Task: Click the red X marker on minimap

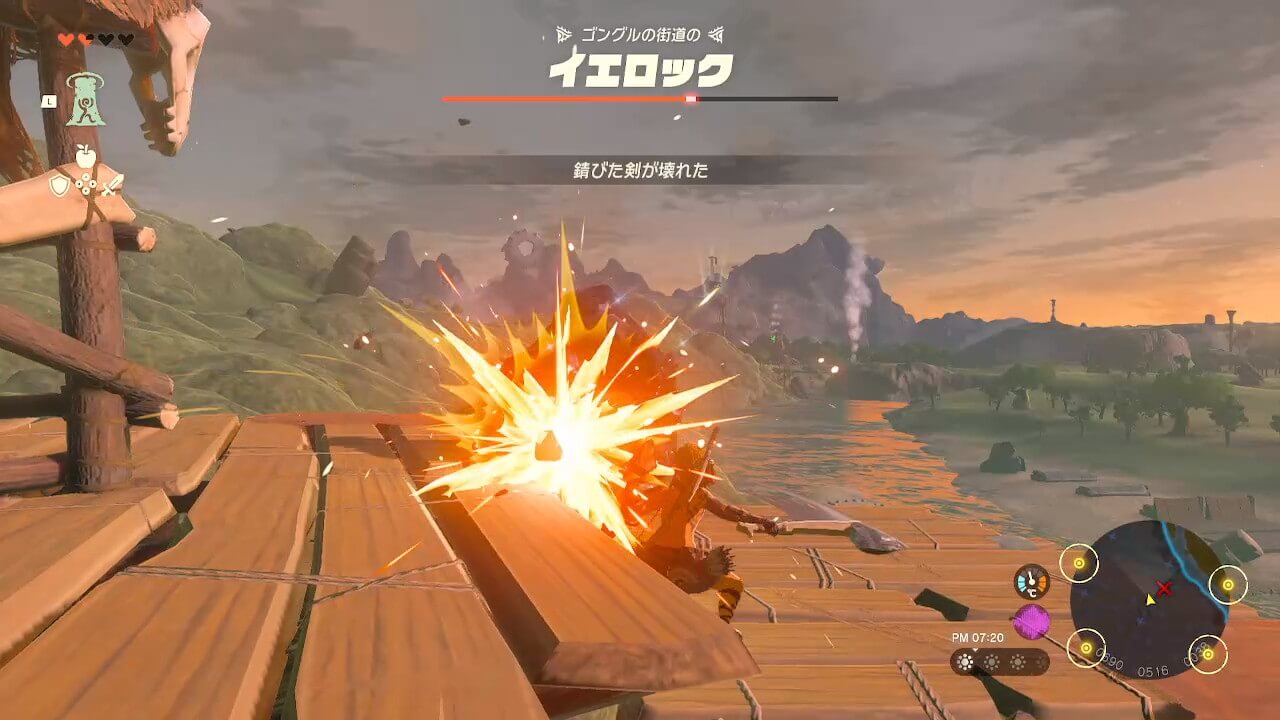Action: click(1164, 588)
